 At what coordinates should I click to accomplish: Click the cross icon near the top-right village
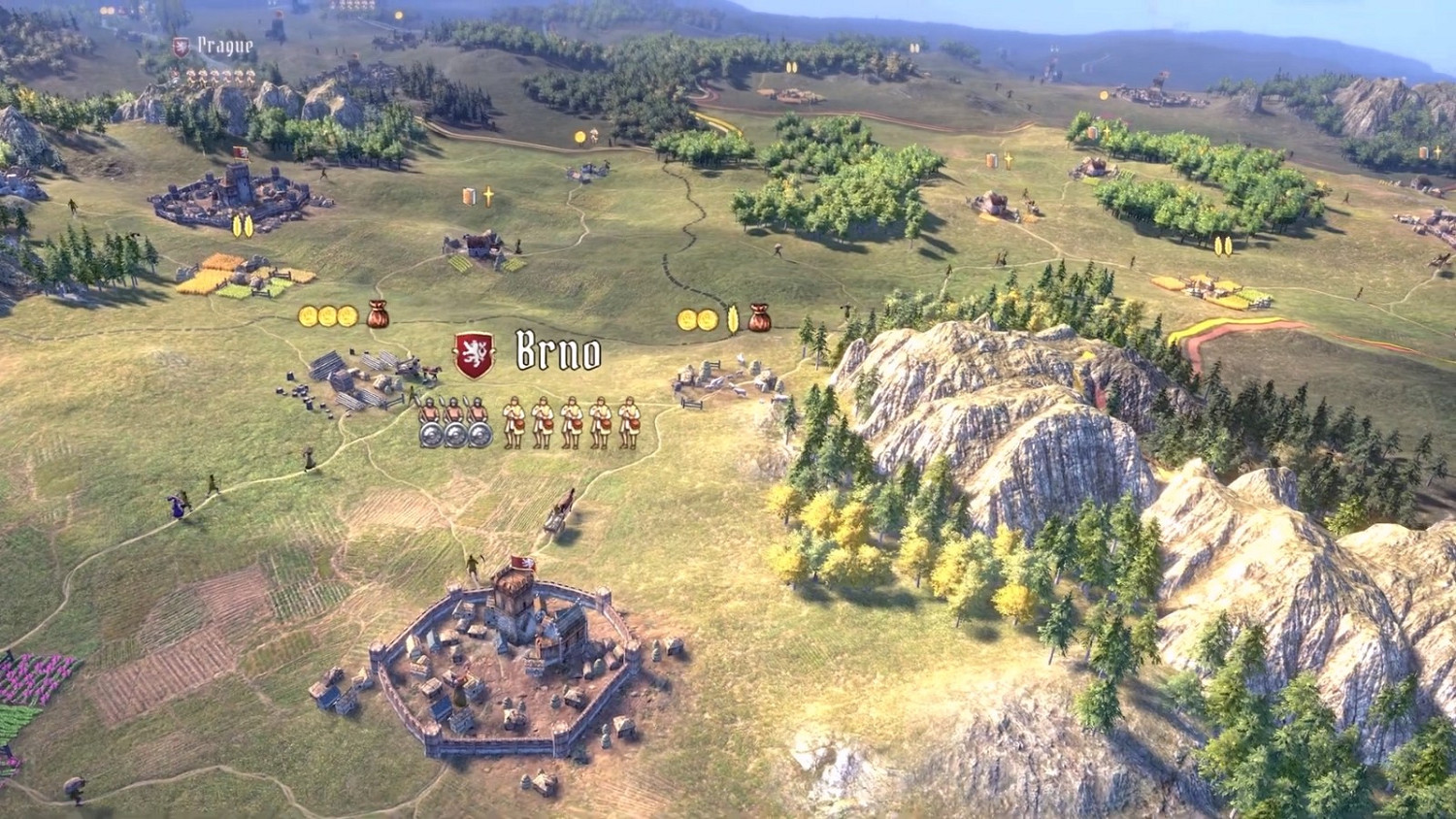click(1107, 130)
